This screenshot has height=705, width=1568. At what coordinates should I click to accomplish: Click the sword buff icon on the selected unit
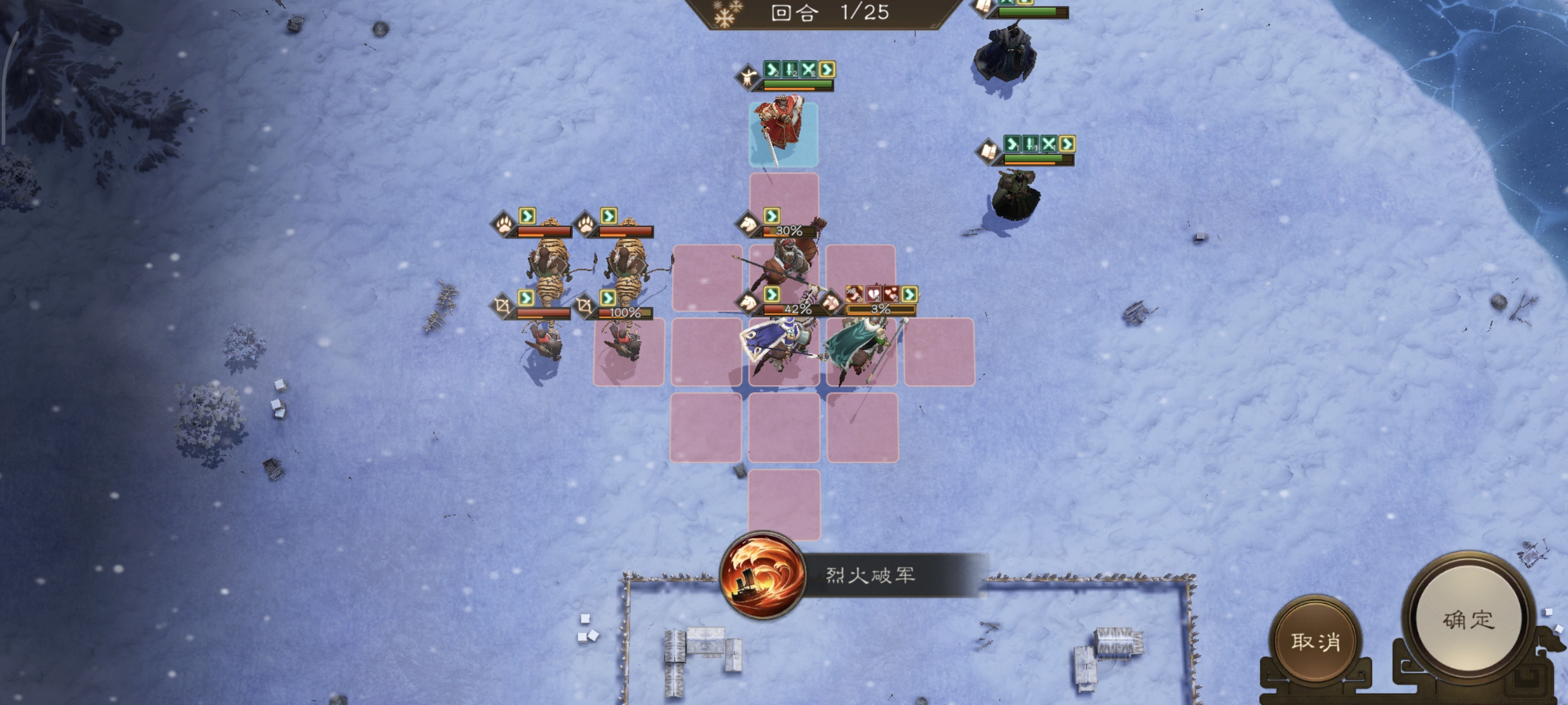(x=789, y=69)
